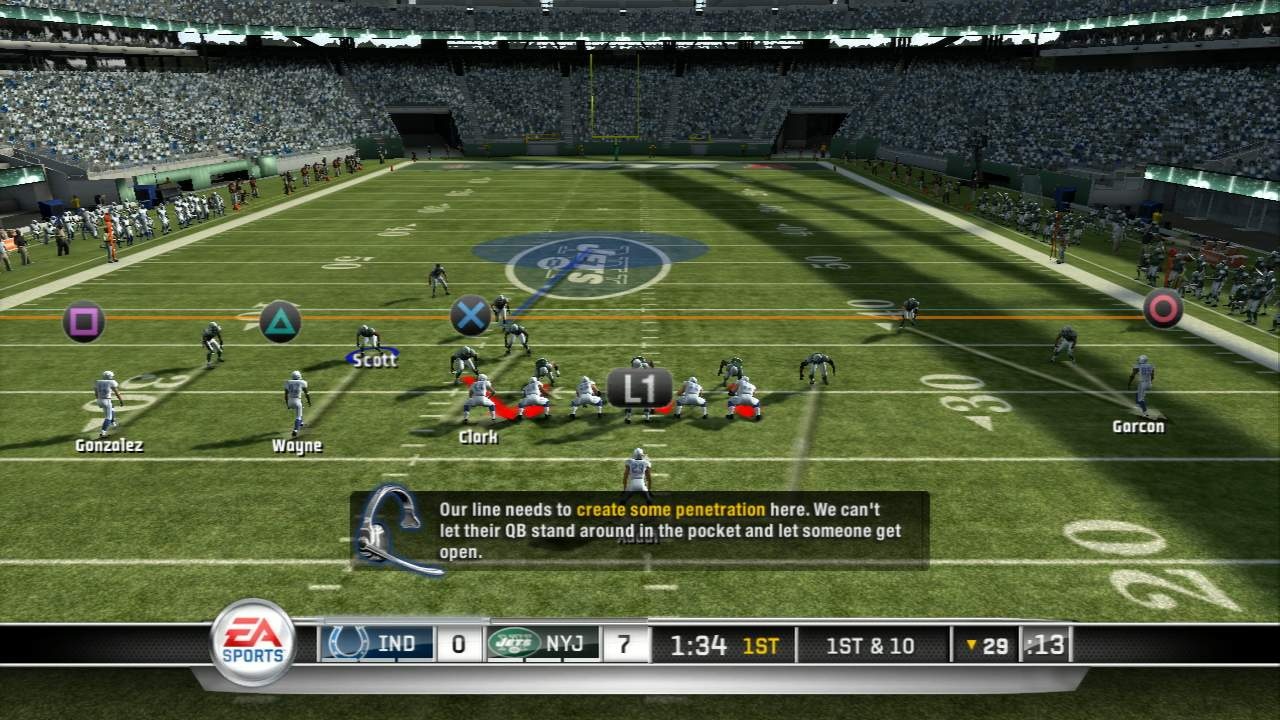Choose the Gonzalez receiver name tag

coord(109,446)
